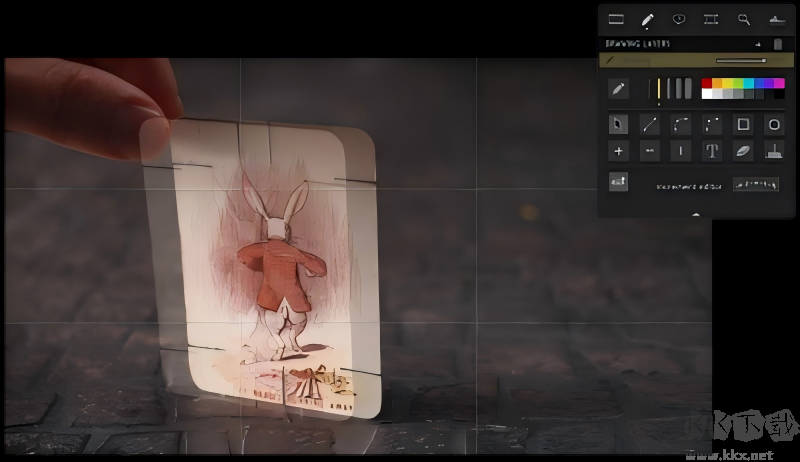
Task: Select the straight line tool
Action: 650,125
